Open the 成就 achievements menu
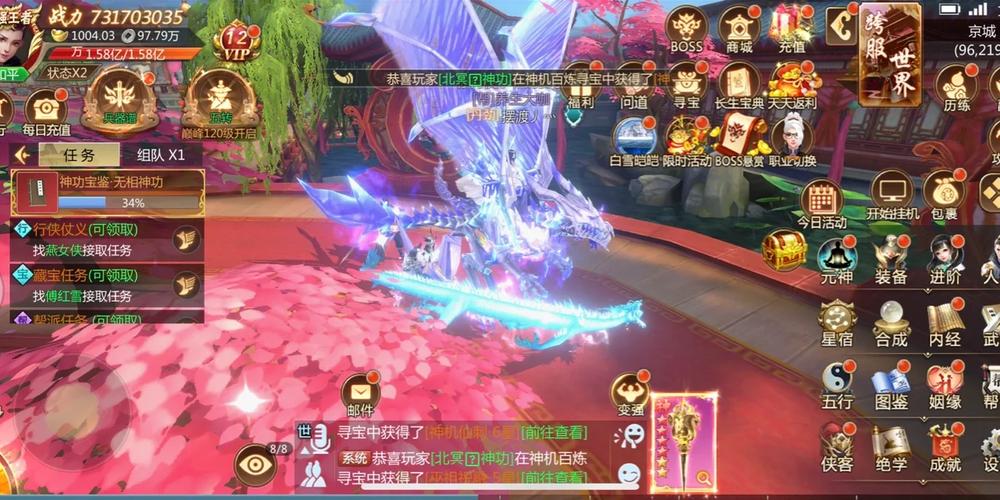Screen dimensions: 1000x500 [x=944, y=444]
